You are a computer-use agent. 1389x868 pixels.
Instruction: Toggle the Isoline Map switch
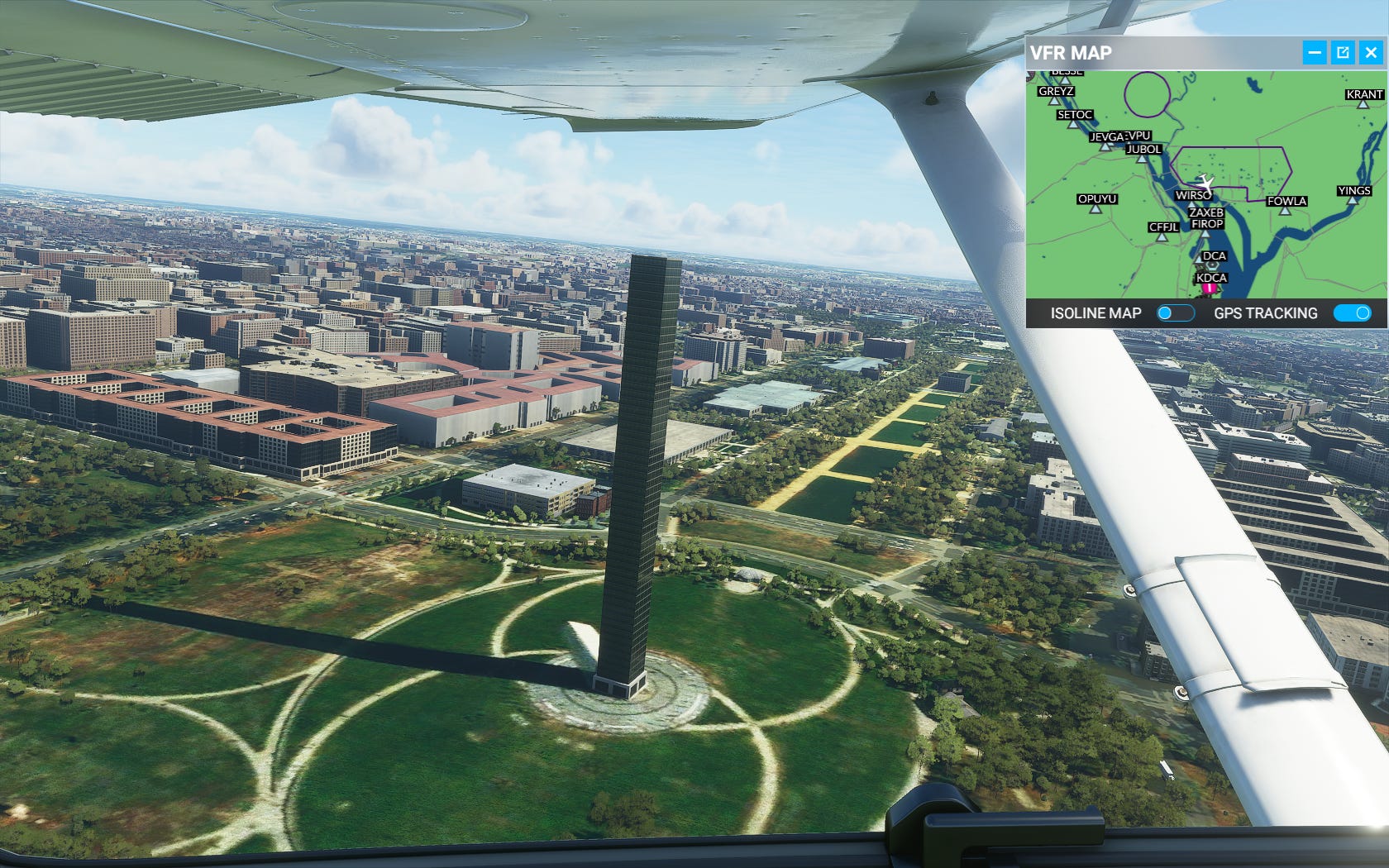(x=1175, y=313)
